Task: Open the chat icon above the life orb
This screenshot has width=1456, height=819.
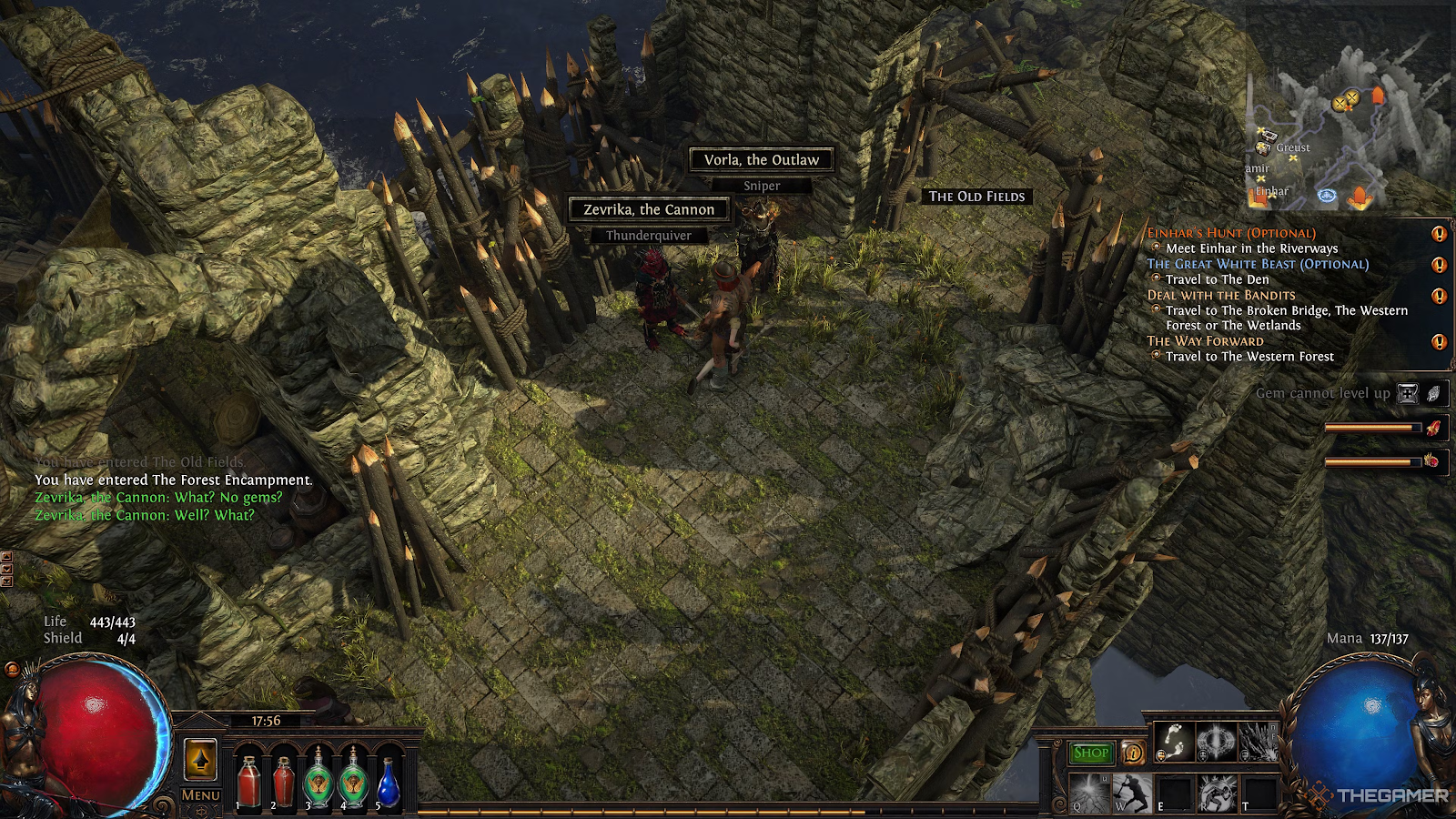Action: click(12, 670)
